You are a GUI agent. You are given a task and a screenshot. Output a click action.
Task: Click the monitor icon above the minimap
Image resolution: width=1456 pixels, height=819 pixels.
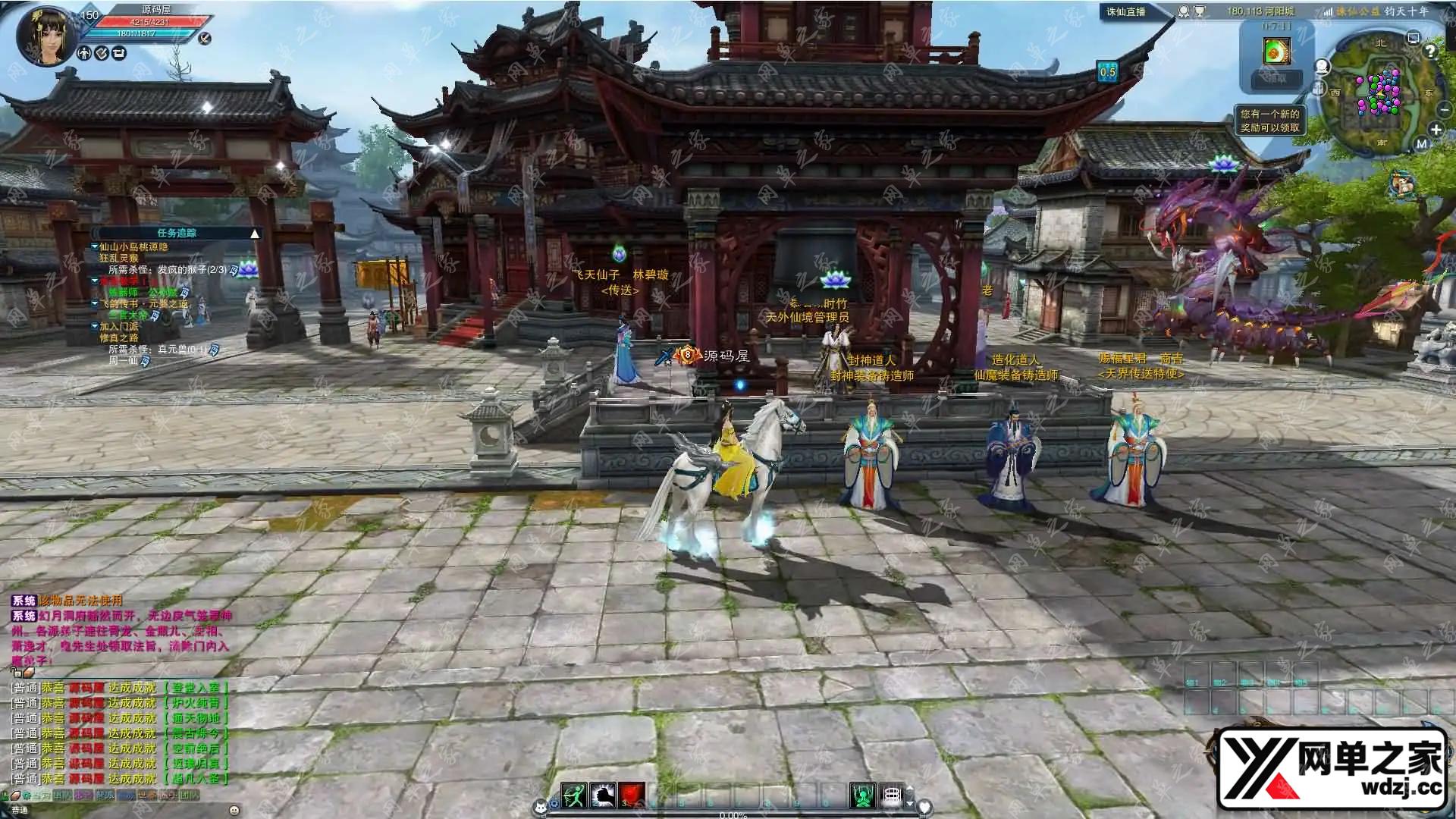1413,38
